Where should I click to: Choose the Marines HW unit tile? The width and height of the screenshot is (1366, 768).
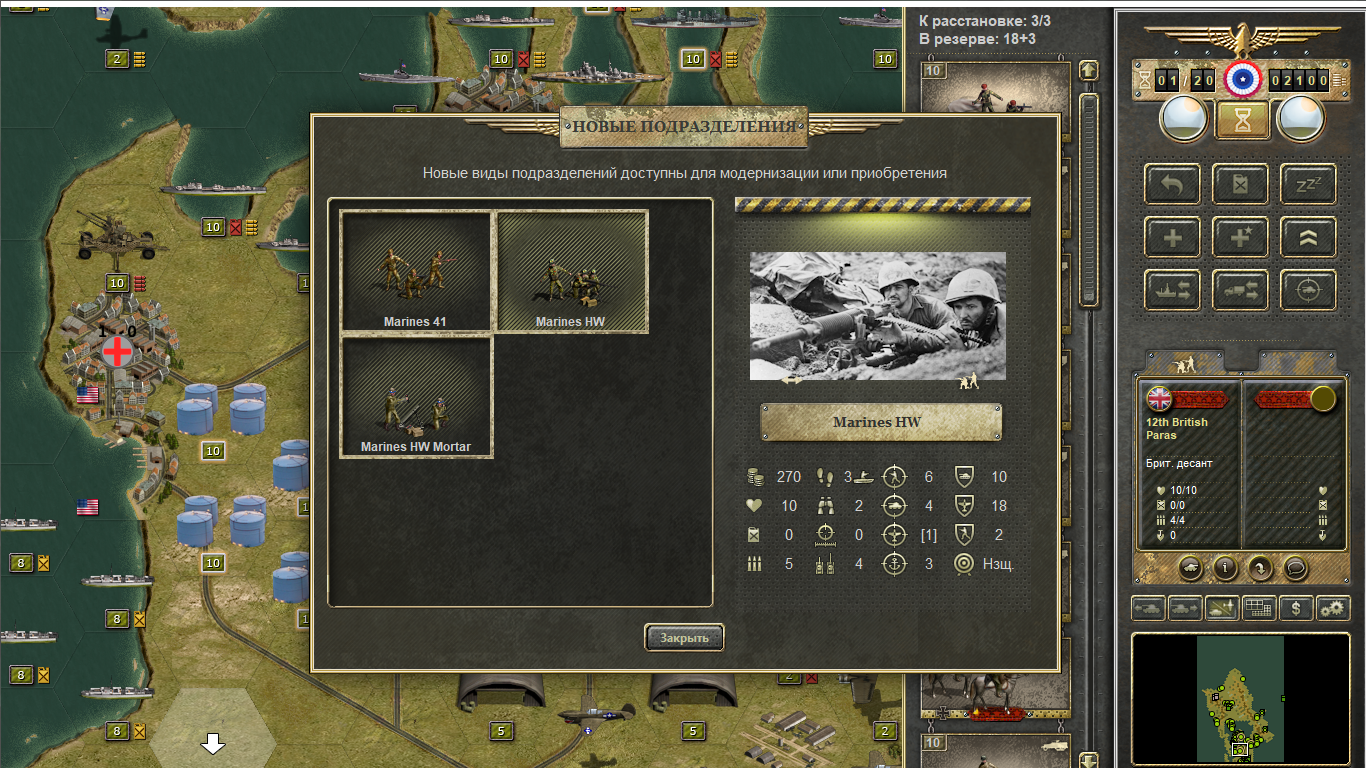(x=572, y=270)
